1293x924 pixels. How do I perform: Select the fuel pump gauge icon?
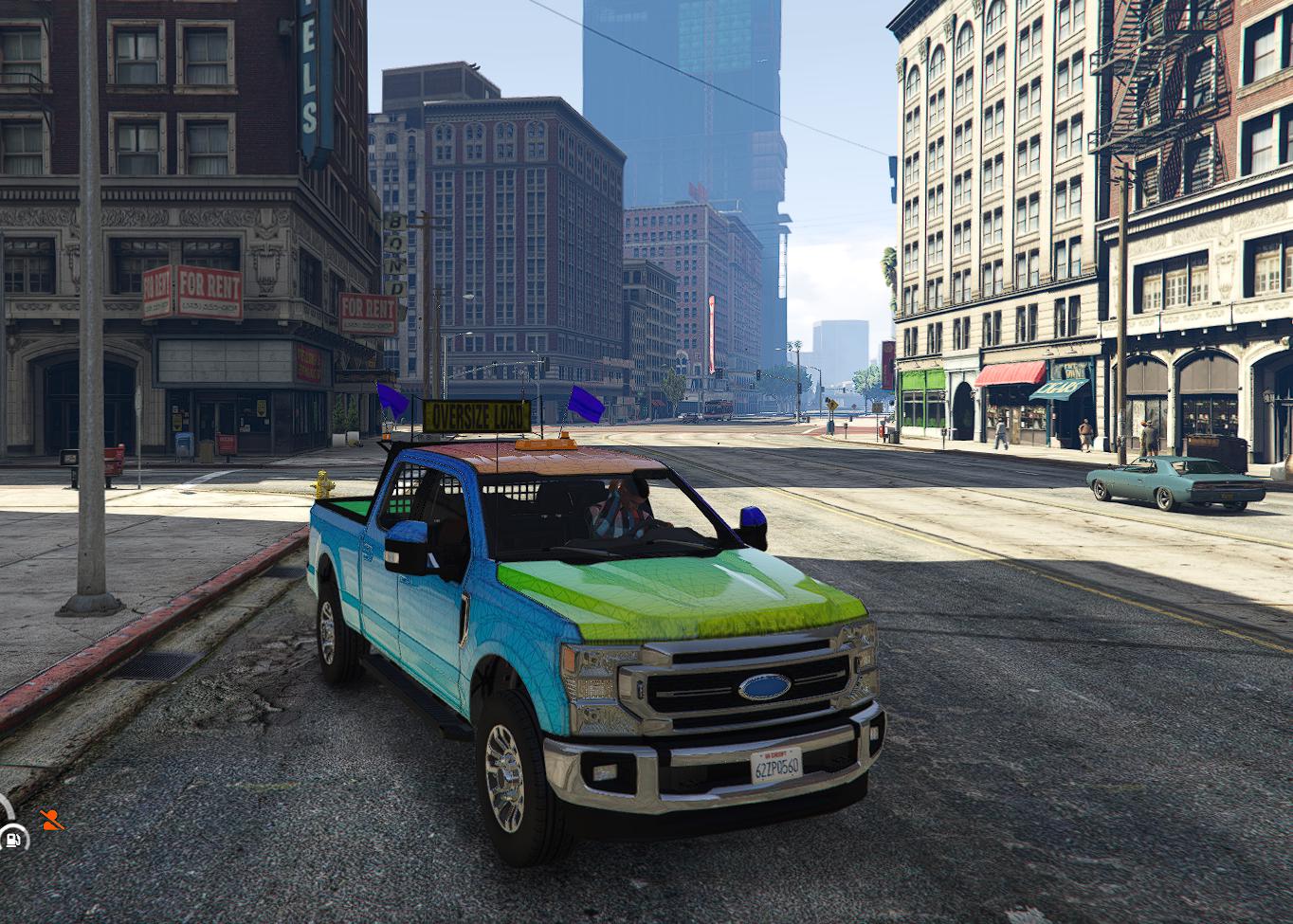click(x=13, y=838)
